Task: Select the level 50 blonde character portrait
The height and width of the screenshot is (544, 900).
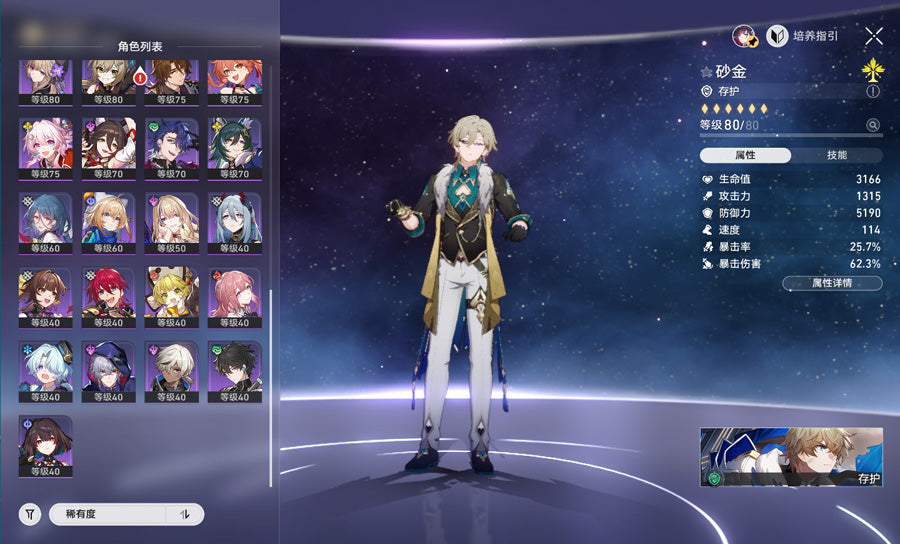Action: pos(171,222)
